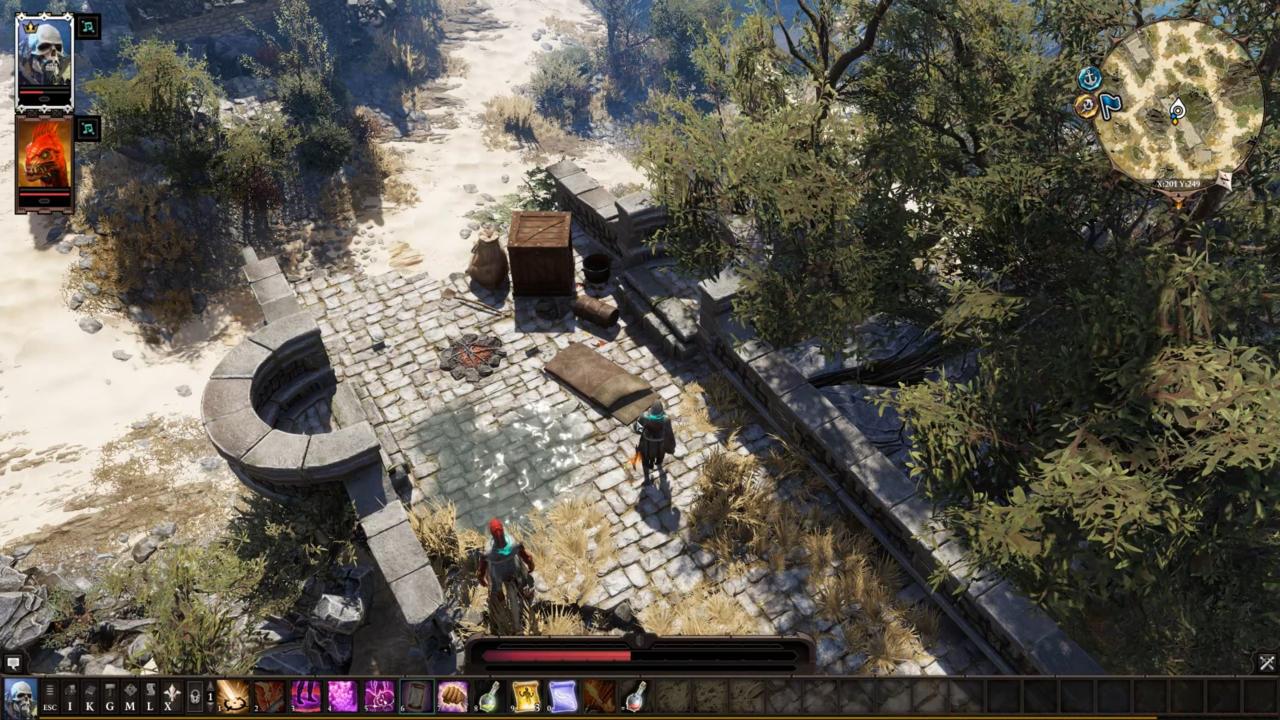Open the crafting G button

(110, 696)
